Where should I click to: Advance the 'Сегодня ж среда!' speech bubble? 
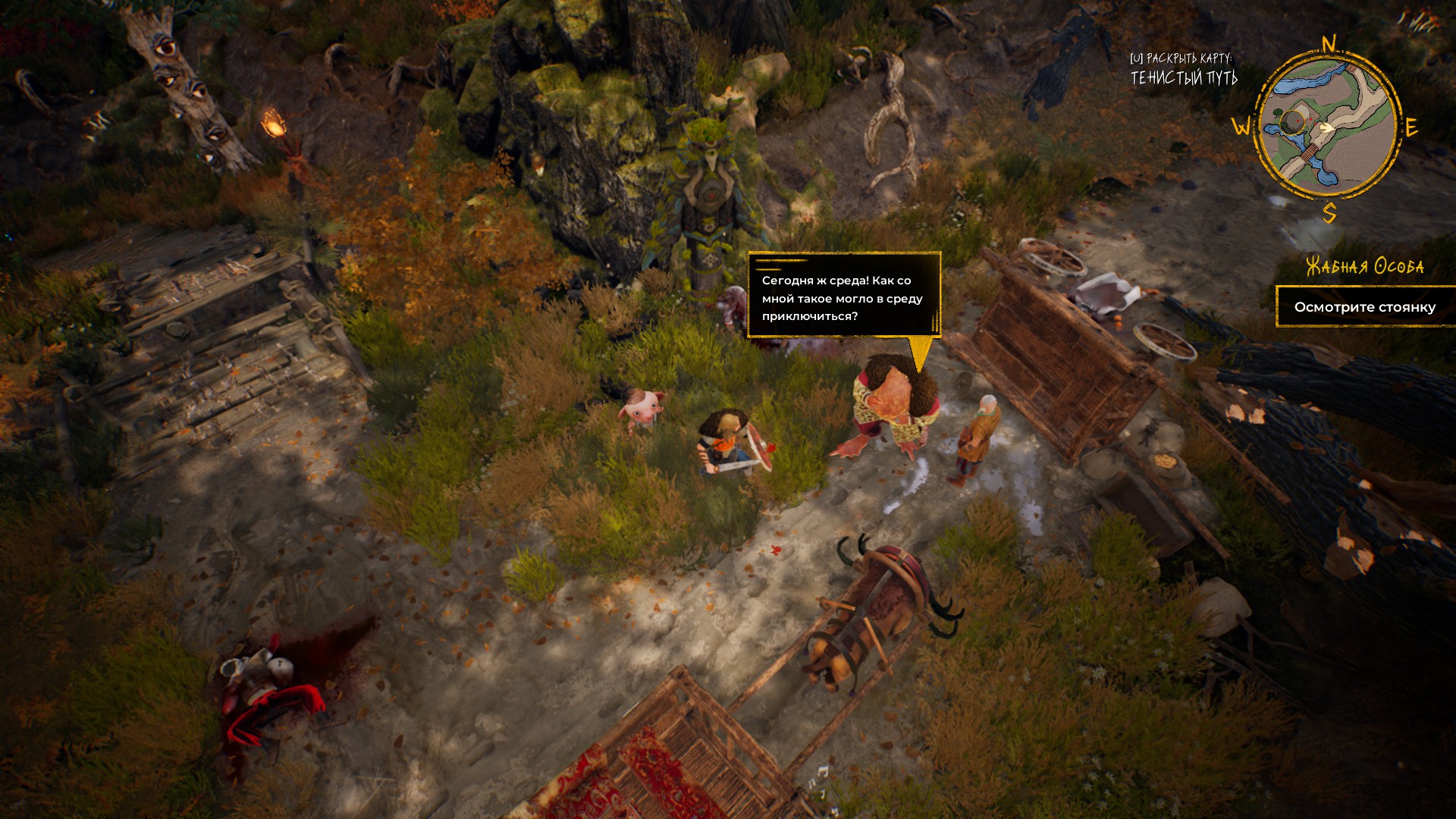843,296
